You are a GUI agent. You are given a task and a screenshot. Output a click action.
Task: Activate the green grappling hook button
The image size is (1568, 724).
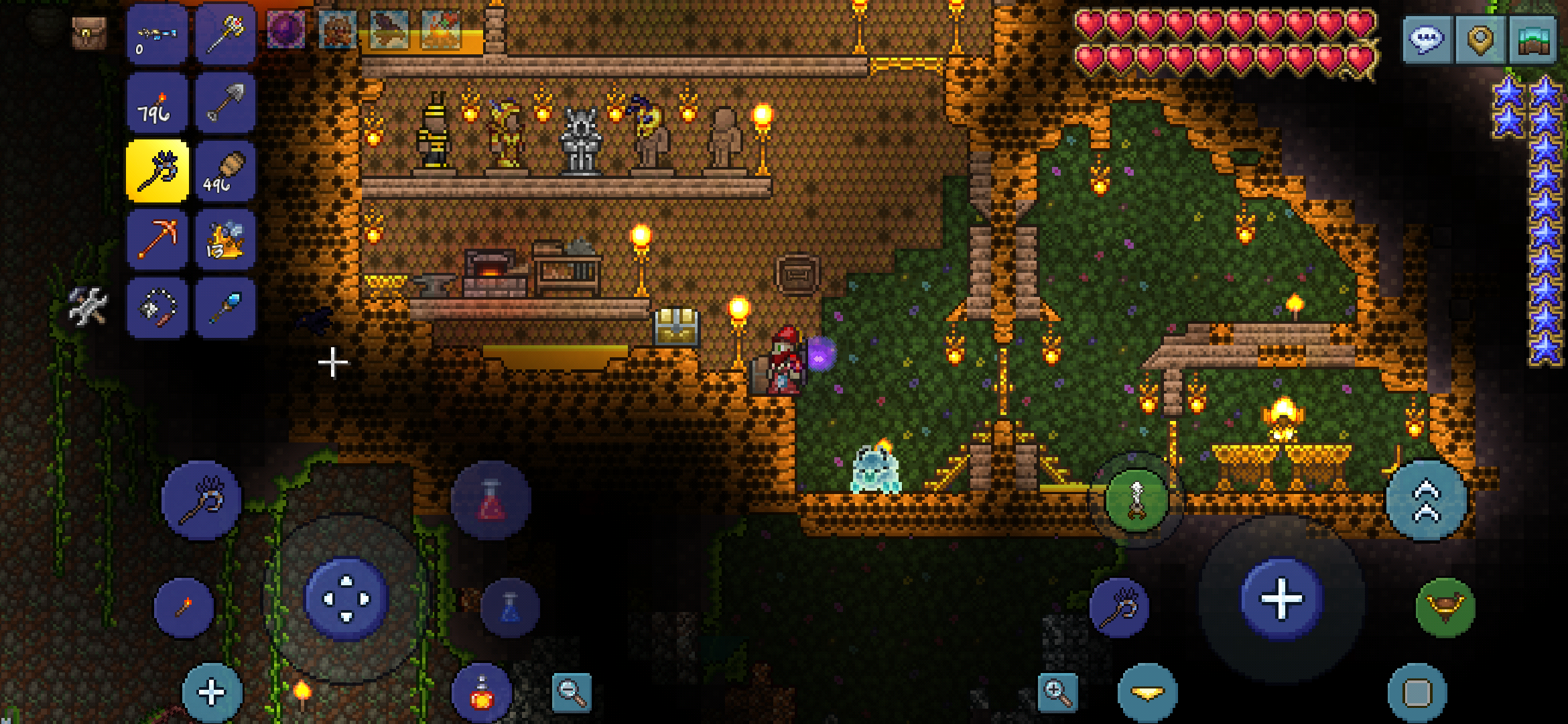pyautogui.click(x=1136, y=500)
